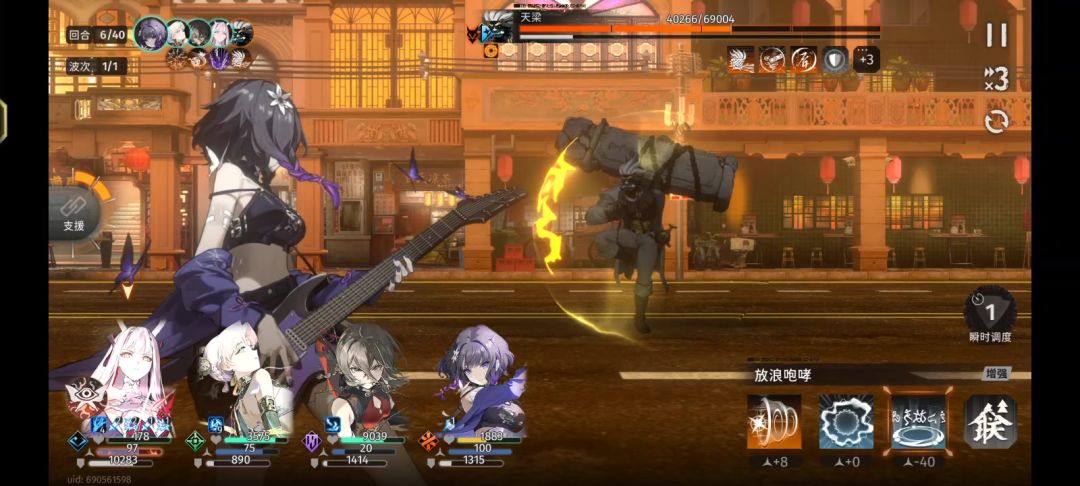Open the 支援 support button
The width and height of the screenshot is (1080, 486).
[74, 213]
